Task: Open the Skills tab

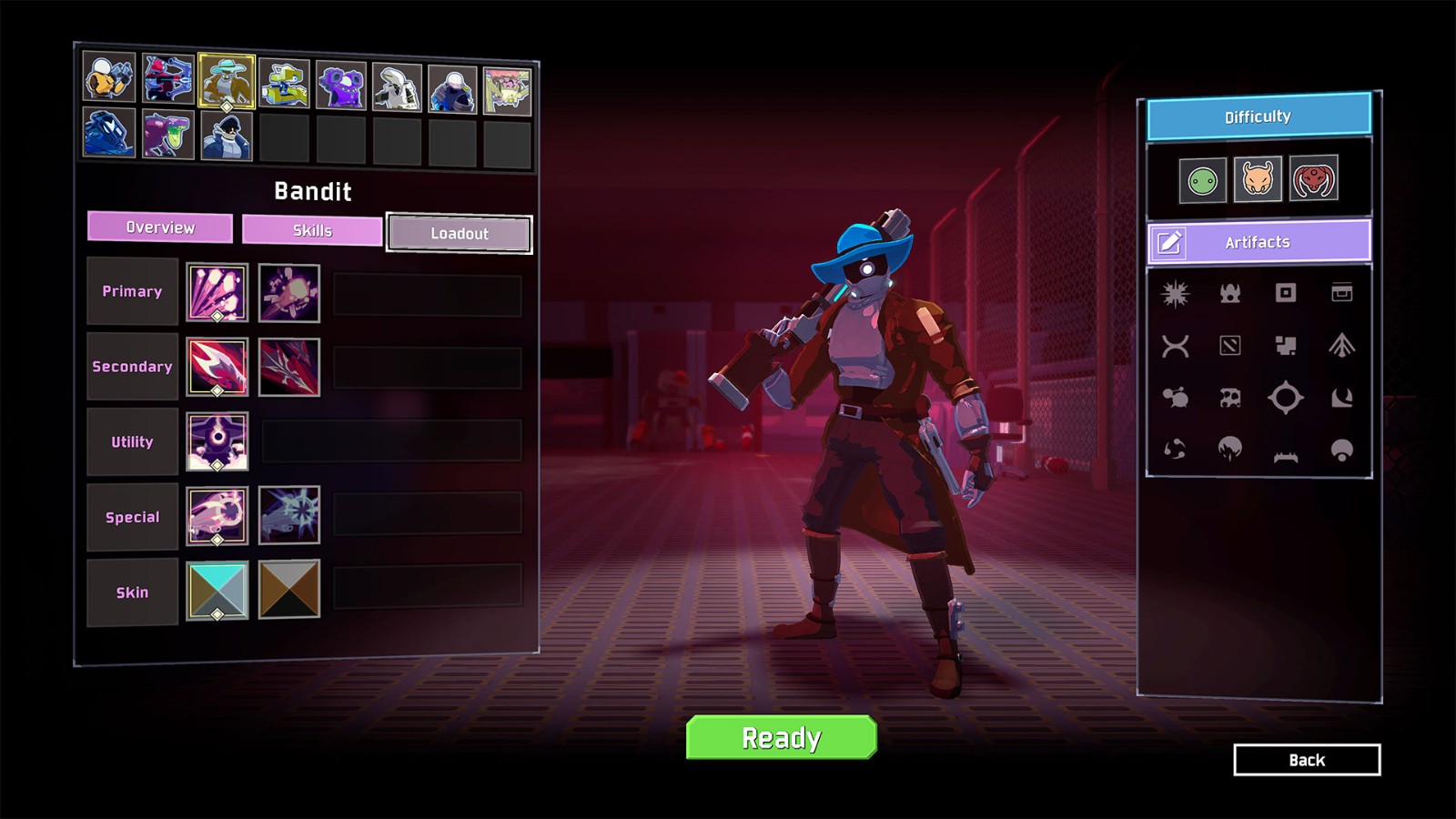Action: (x=312, y=230)
